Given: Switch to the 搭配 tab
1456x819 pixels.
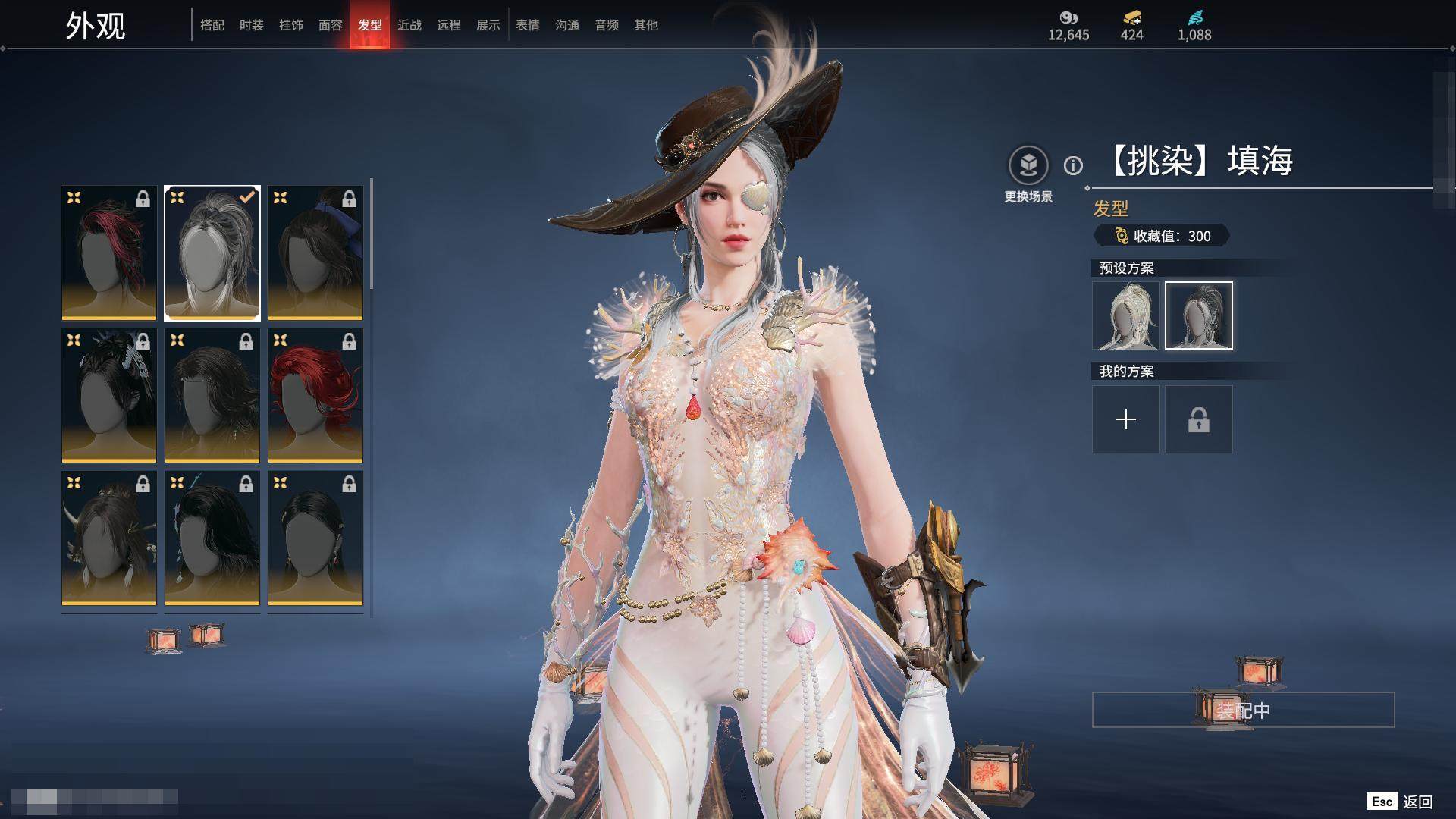Looking at the screenshot, I should [212, 25].
